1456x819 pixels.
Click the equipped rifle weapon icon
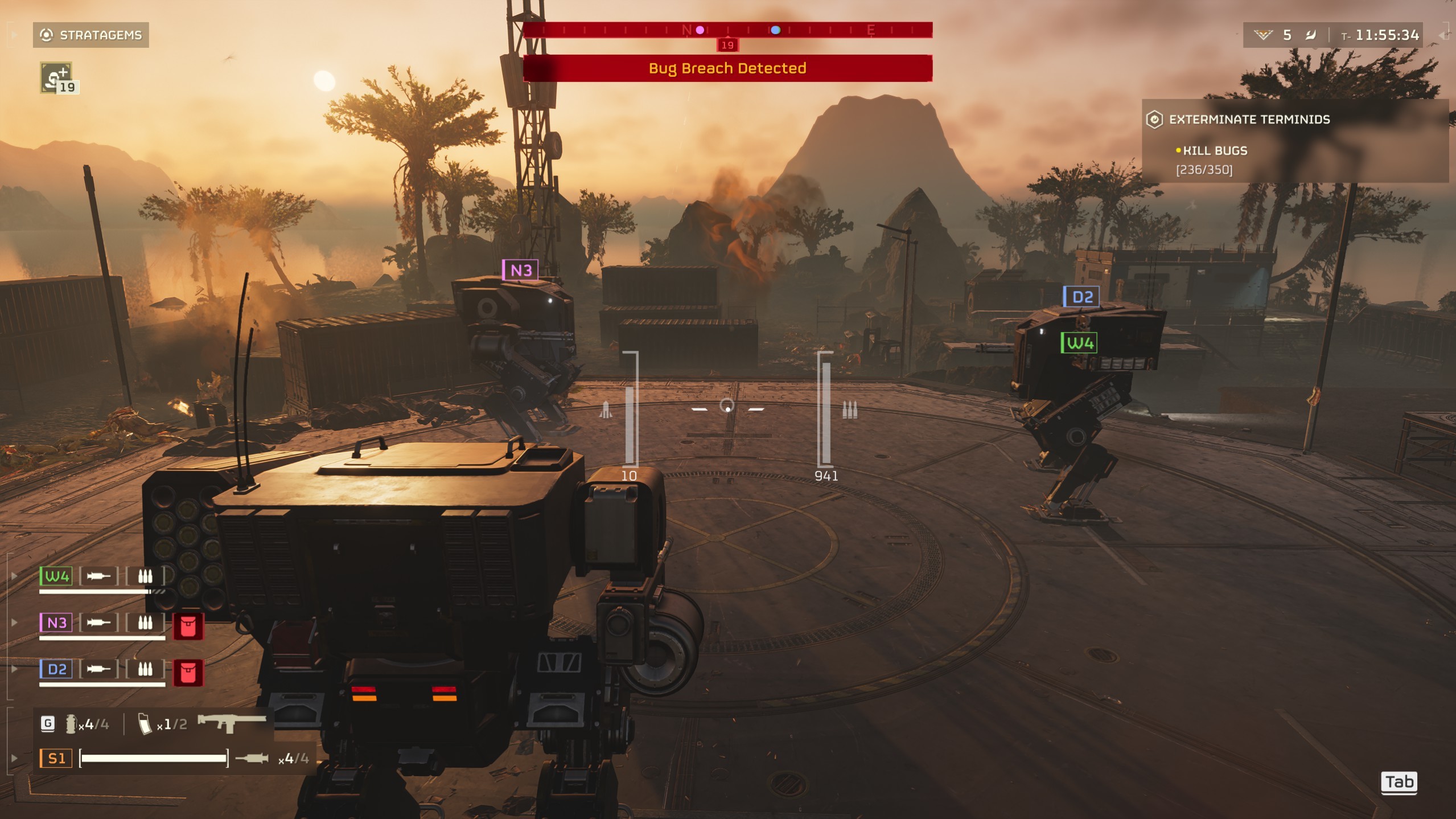click(x=231, y=723)
